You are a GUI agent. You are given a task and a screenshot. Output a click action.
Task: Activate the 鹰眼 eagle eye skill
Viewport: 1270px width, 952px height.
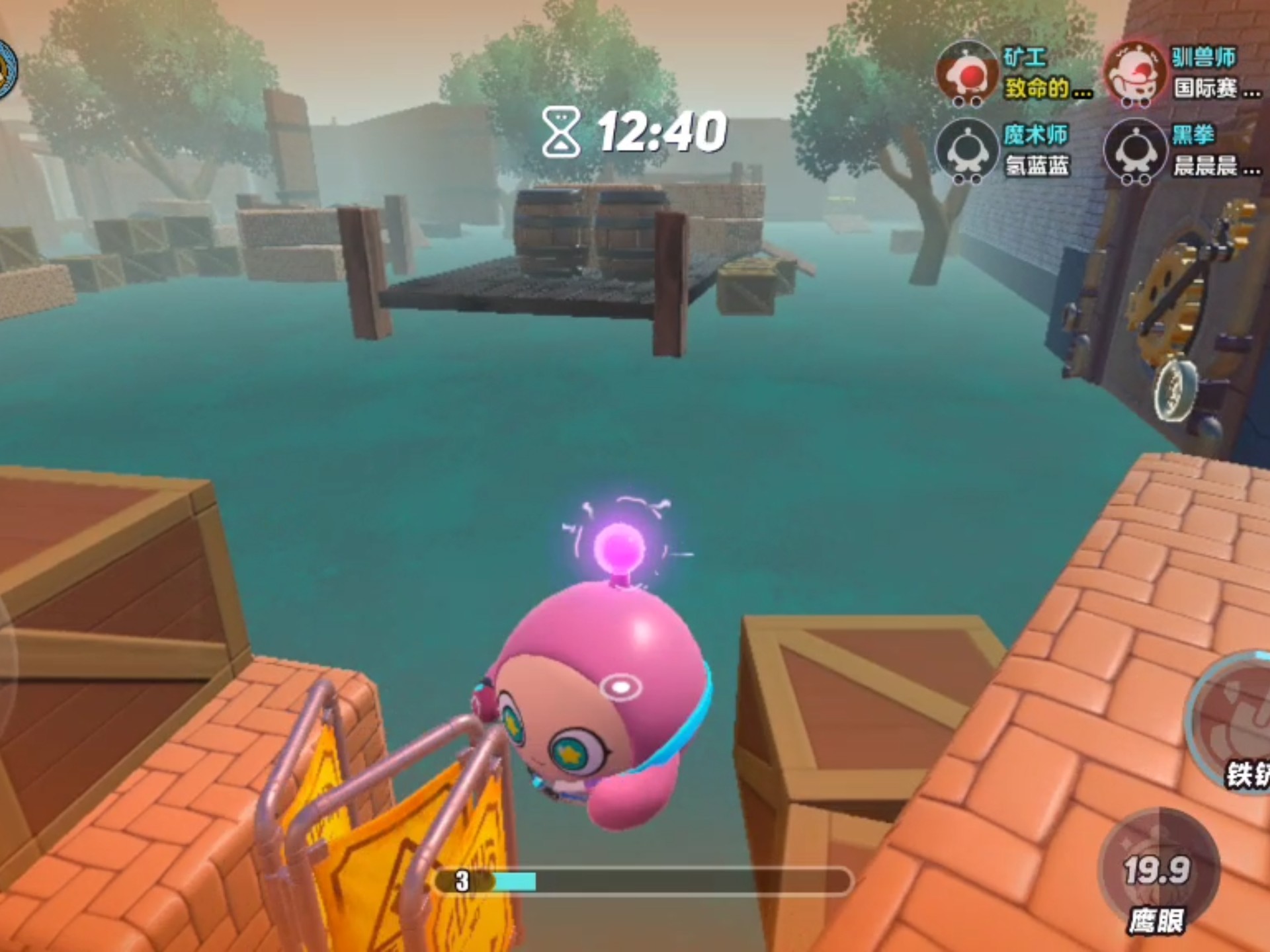pyautogui.click(x=1158, y=866)
